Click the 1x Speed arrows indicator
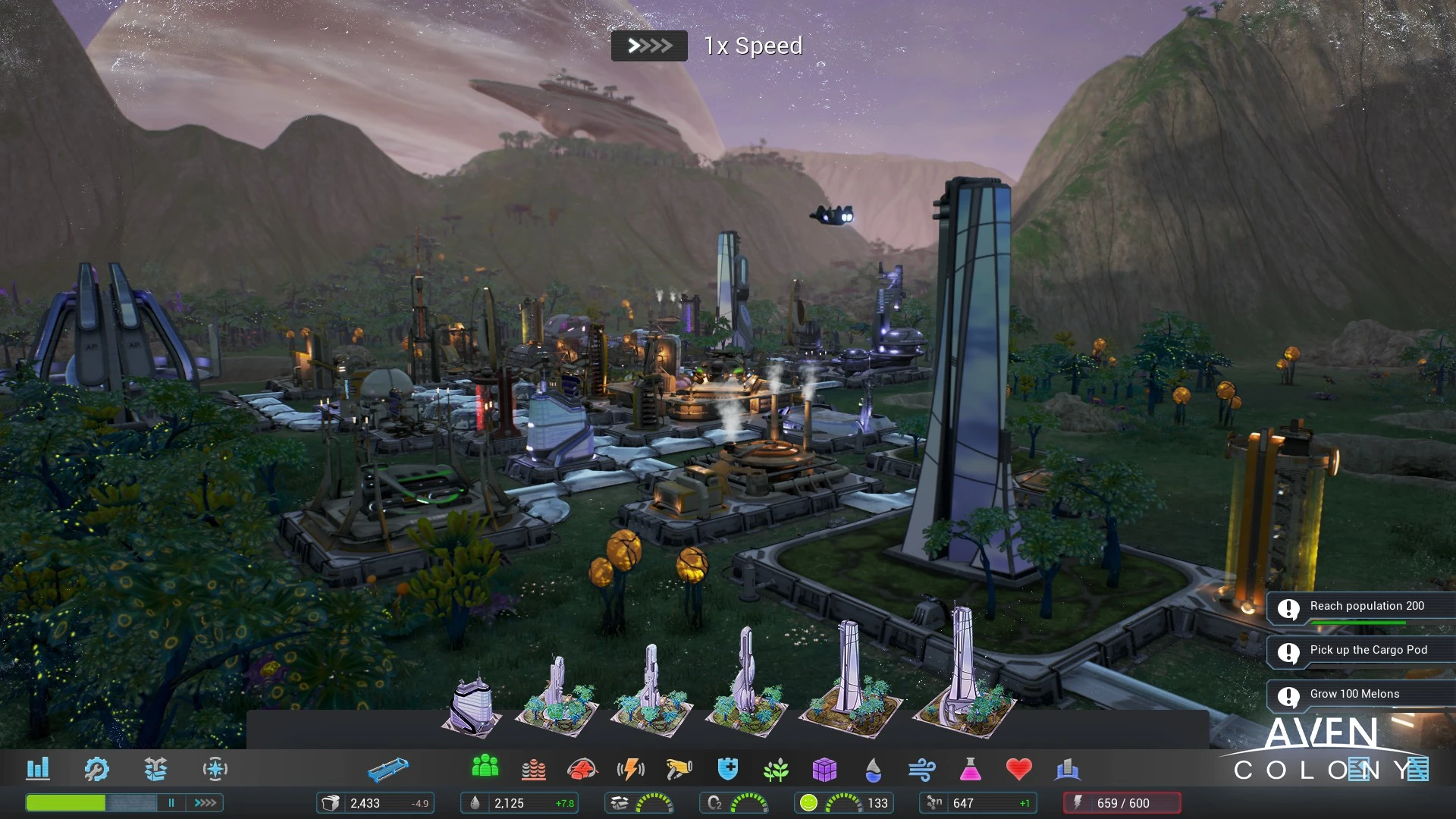 [649, 46]
